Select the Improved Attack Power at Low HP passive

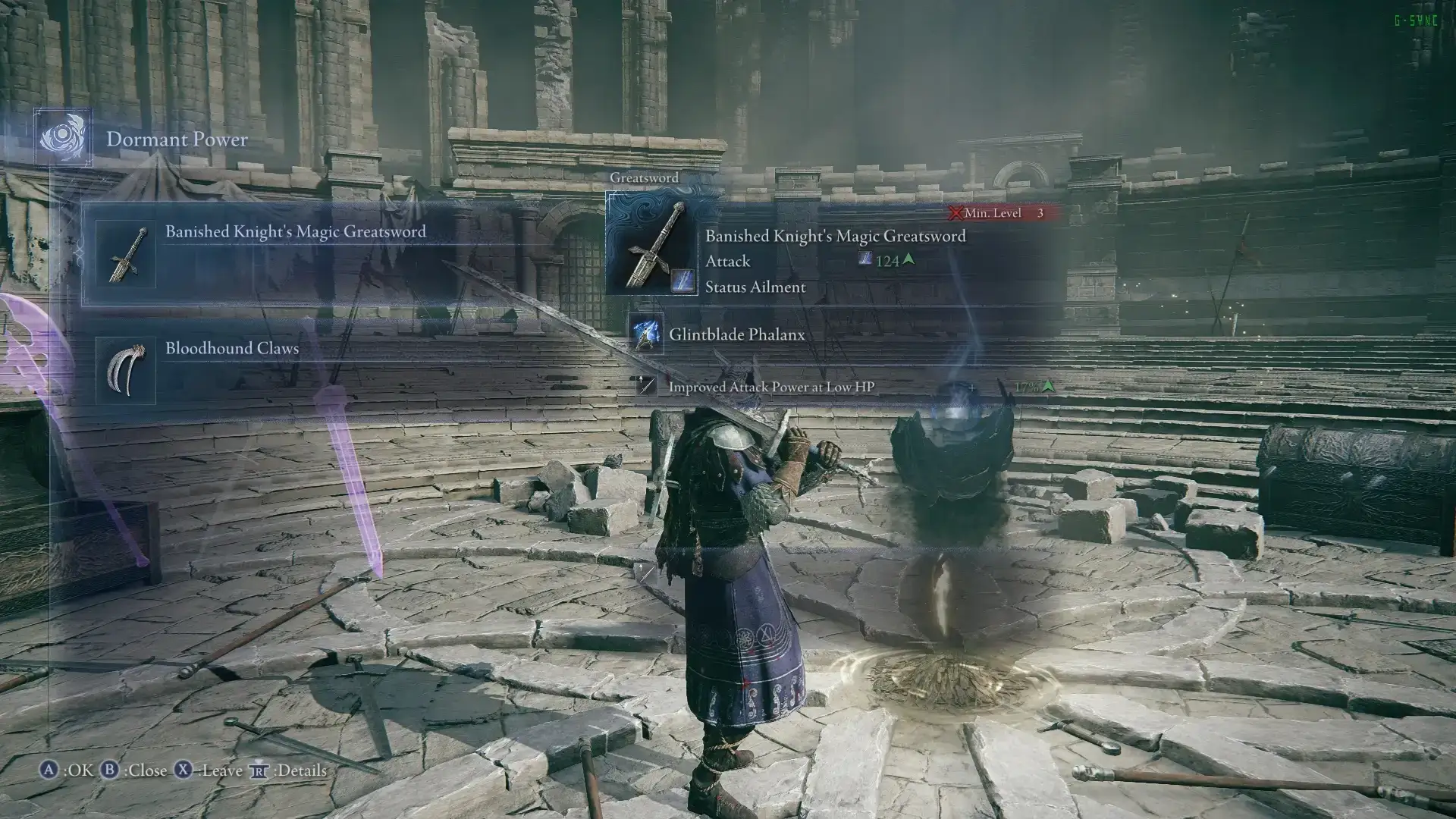770,388
